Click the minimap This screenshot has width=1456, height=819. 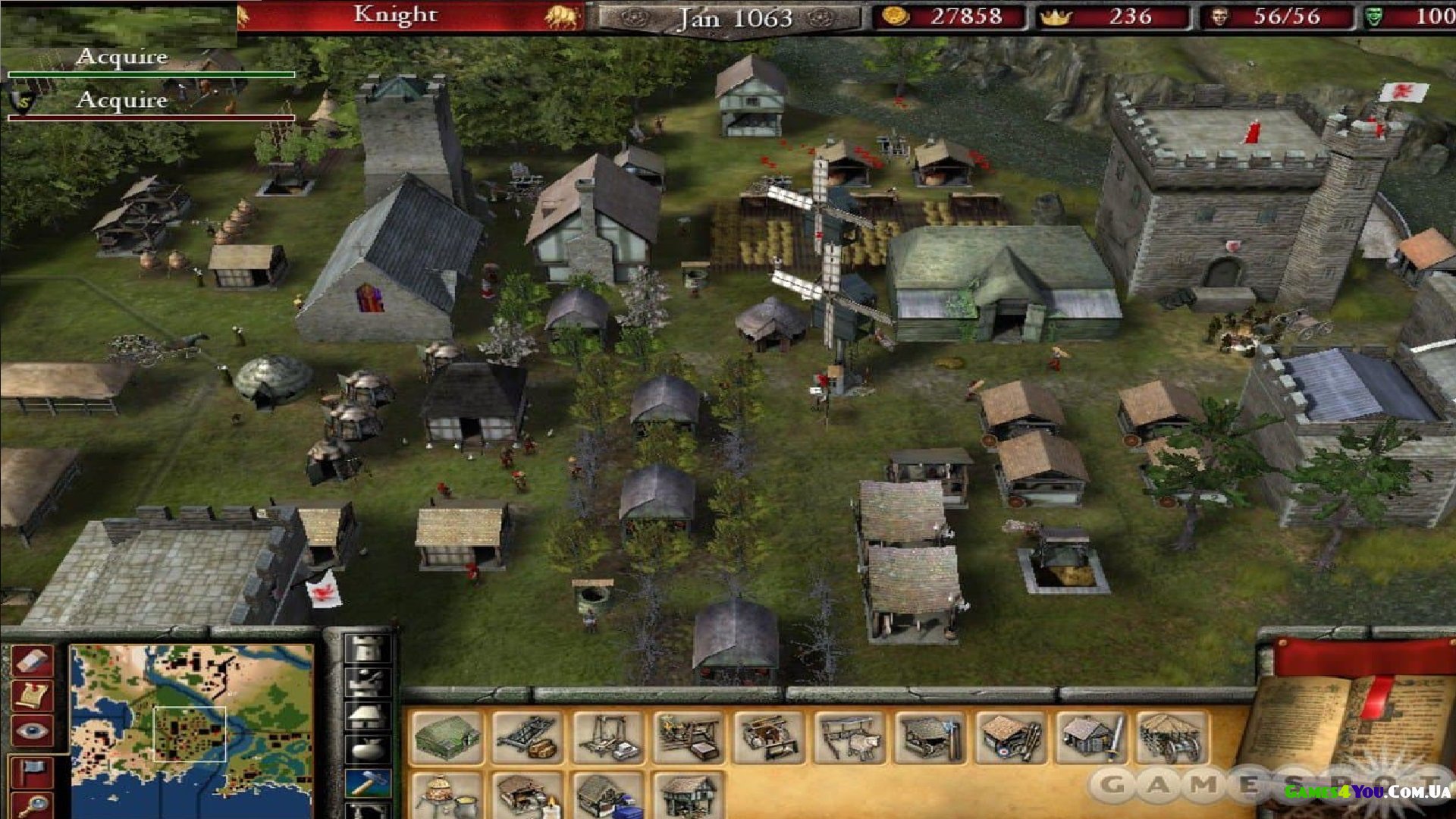point(191,730)
